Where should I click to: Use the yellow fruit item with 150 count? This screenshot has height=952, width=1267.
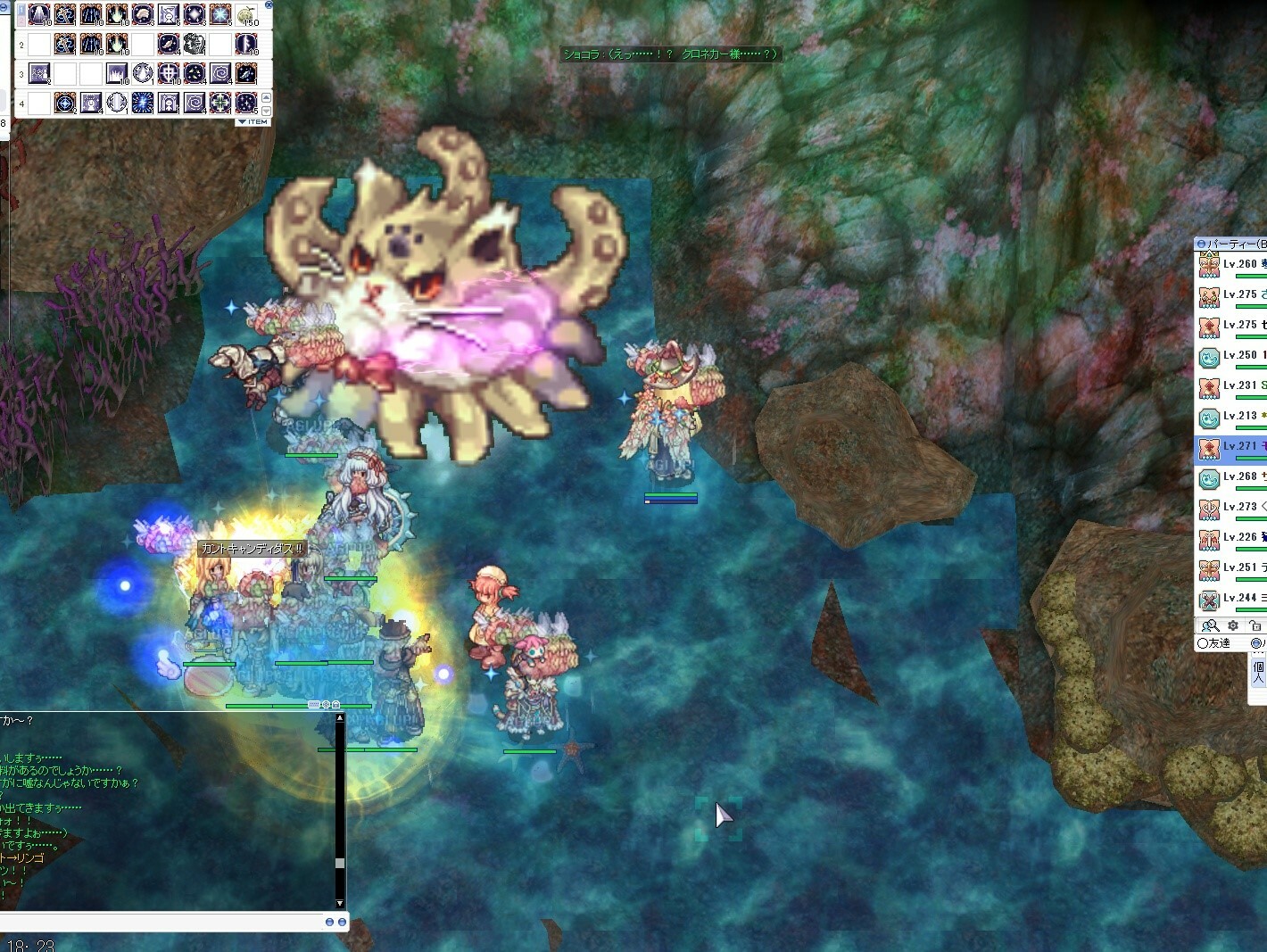coord(247,15)
